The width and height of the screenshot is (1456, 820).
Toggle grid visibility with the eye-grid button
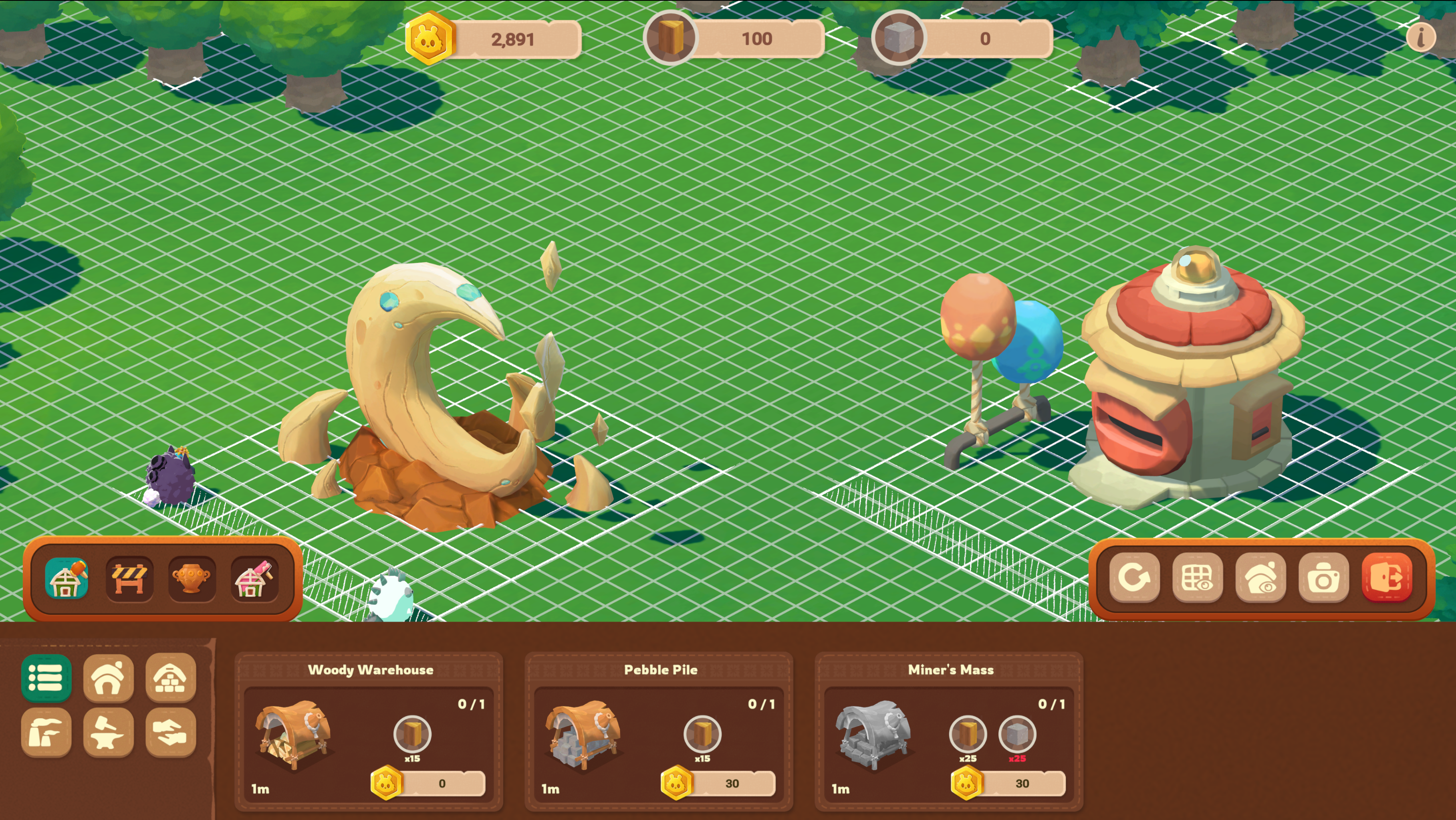pyautogui.click(x=1197, y=578)
